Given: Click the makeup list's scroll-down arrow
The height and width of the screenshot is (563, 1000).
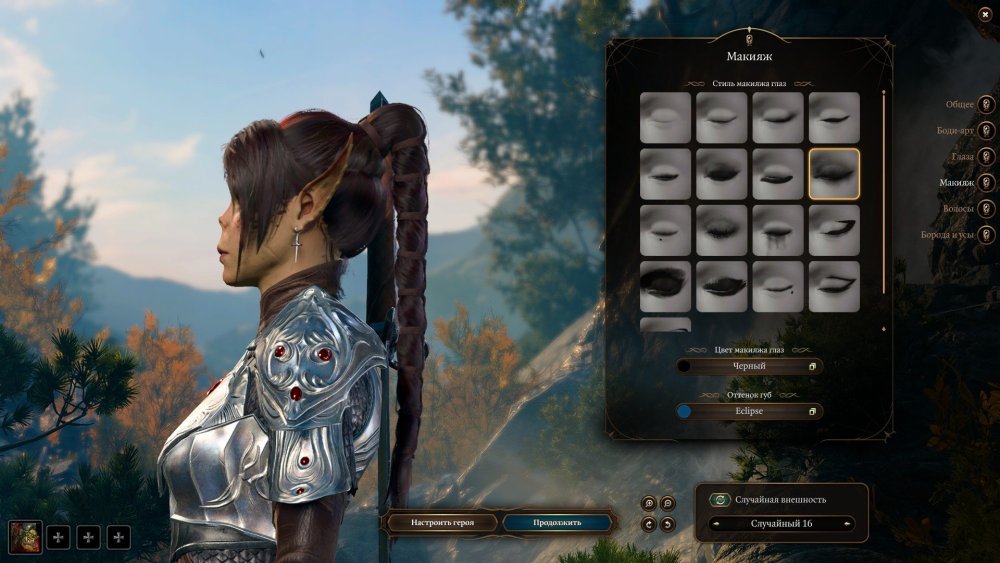Looking at the screenshot, I should (x=883, y=329).
